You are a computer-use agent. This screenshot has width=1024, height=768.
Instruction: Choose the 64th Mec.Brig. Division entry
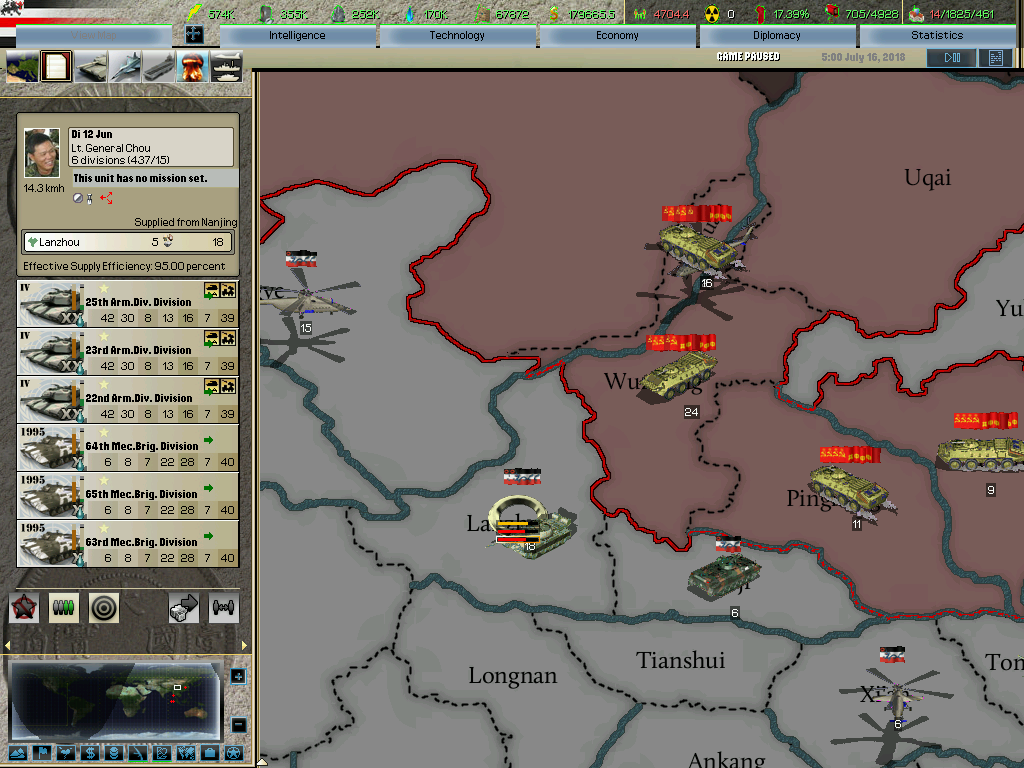tap(128, 448)
